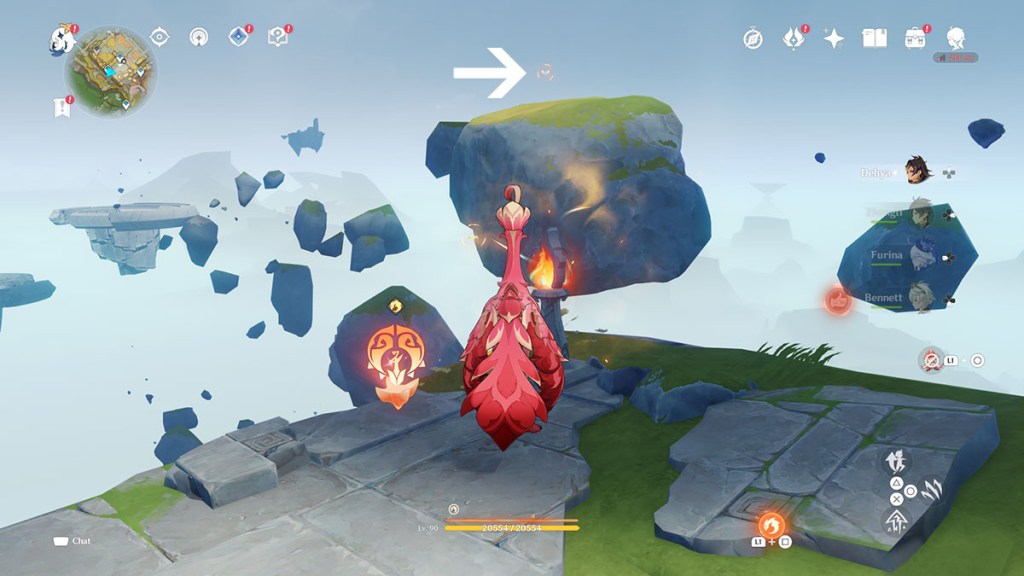1024x576 pixels.
Task: Open the tutorial question-mark book icon
Action: click(x=278, y=38)
